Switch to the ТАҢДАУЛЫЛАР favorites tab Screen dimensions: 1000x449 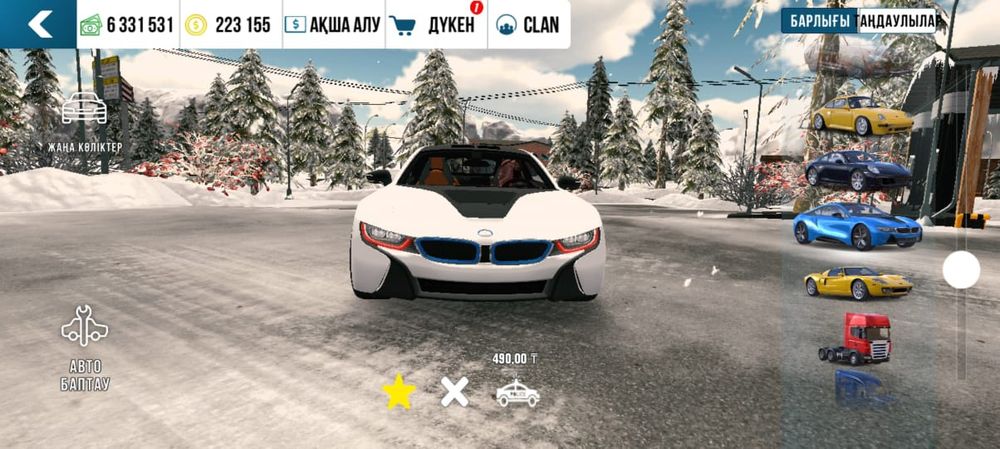click(896, 21)
